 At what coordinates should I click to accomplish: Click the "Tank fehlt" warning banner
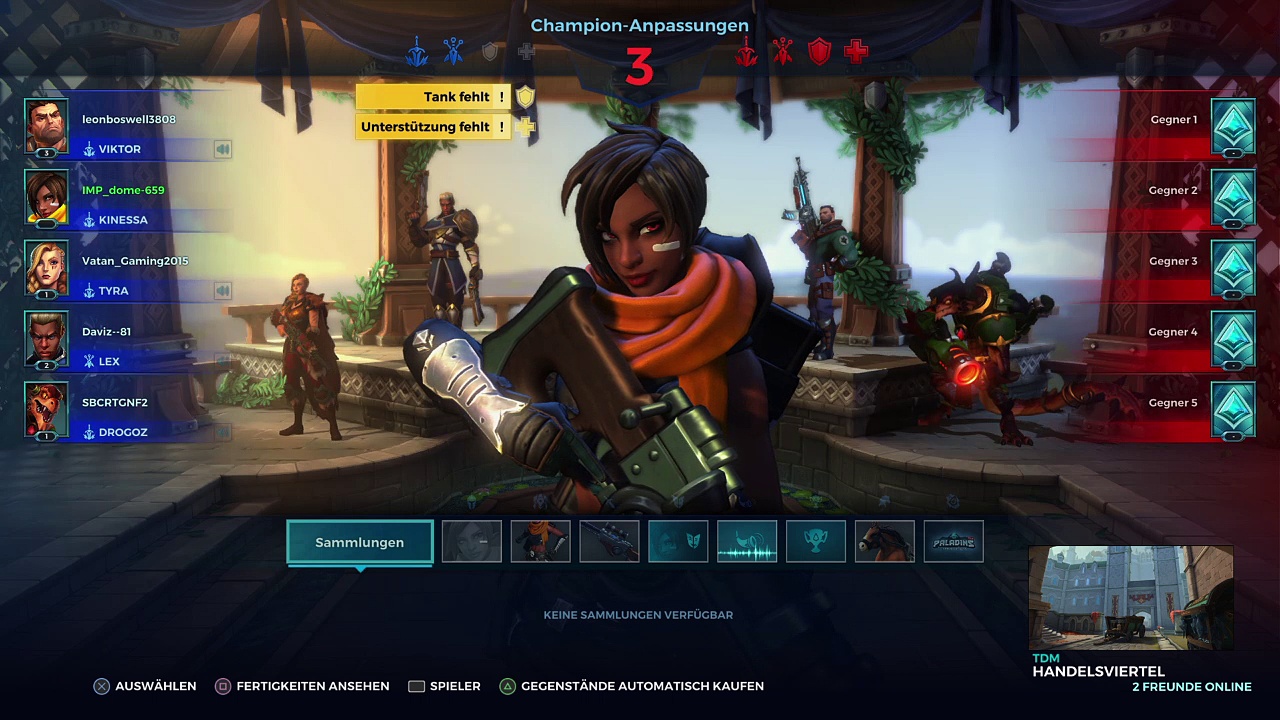click(435, 97)
